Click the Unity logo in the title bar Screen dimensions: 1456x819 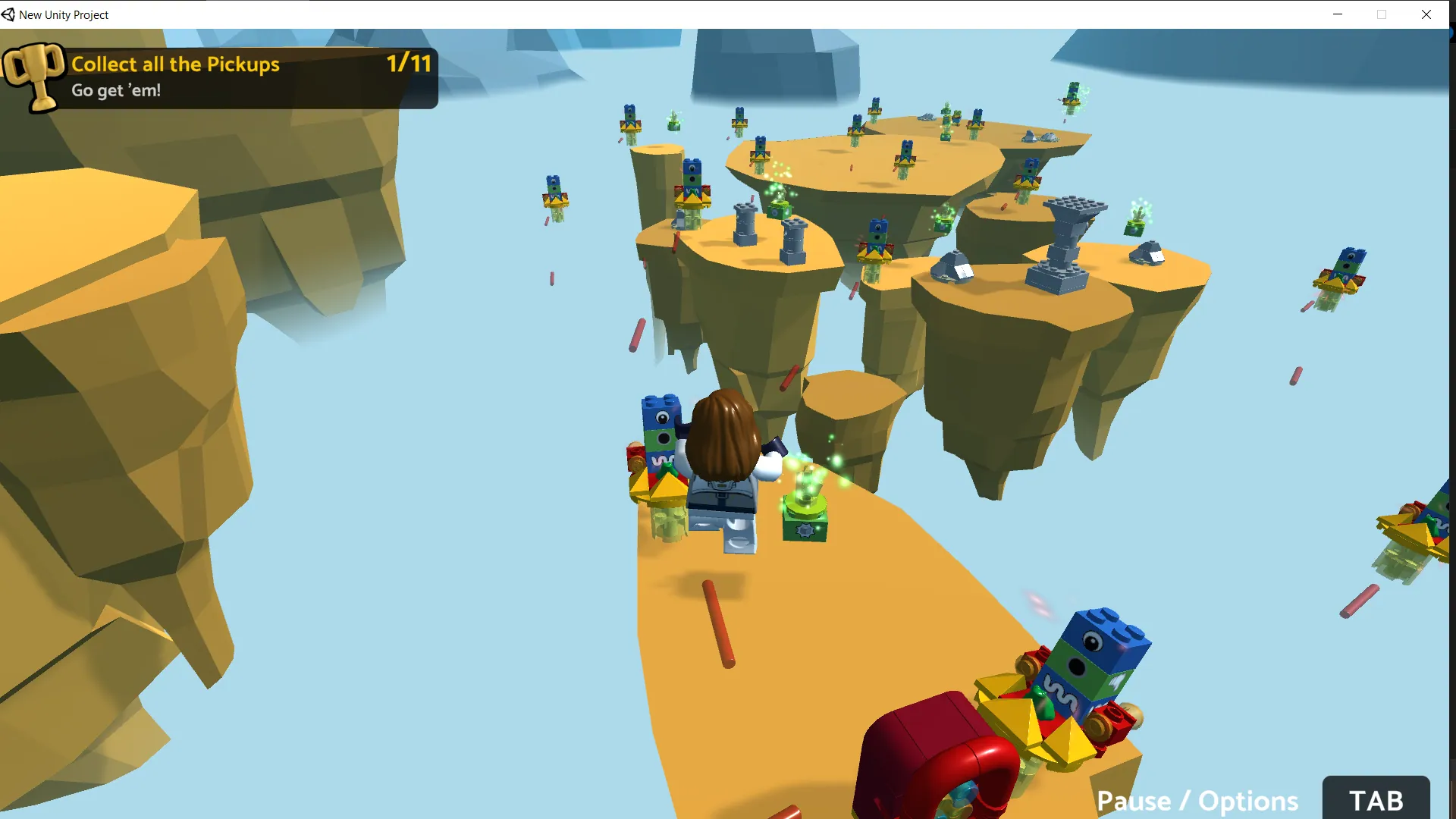coord(9,14)
